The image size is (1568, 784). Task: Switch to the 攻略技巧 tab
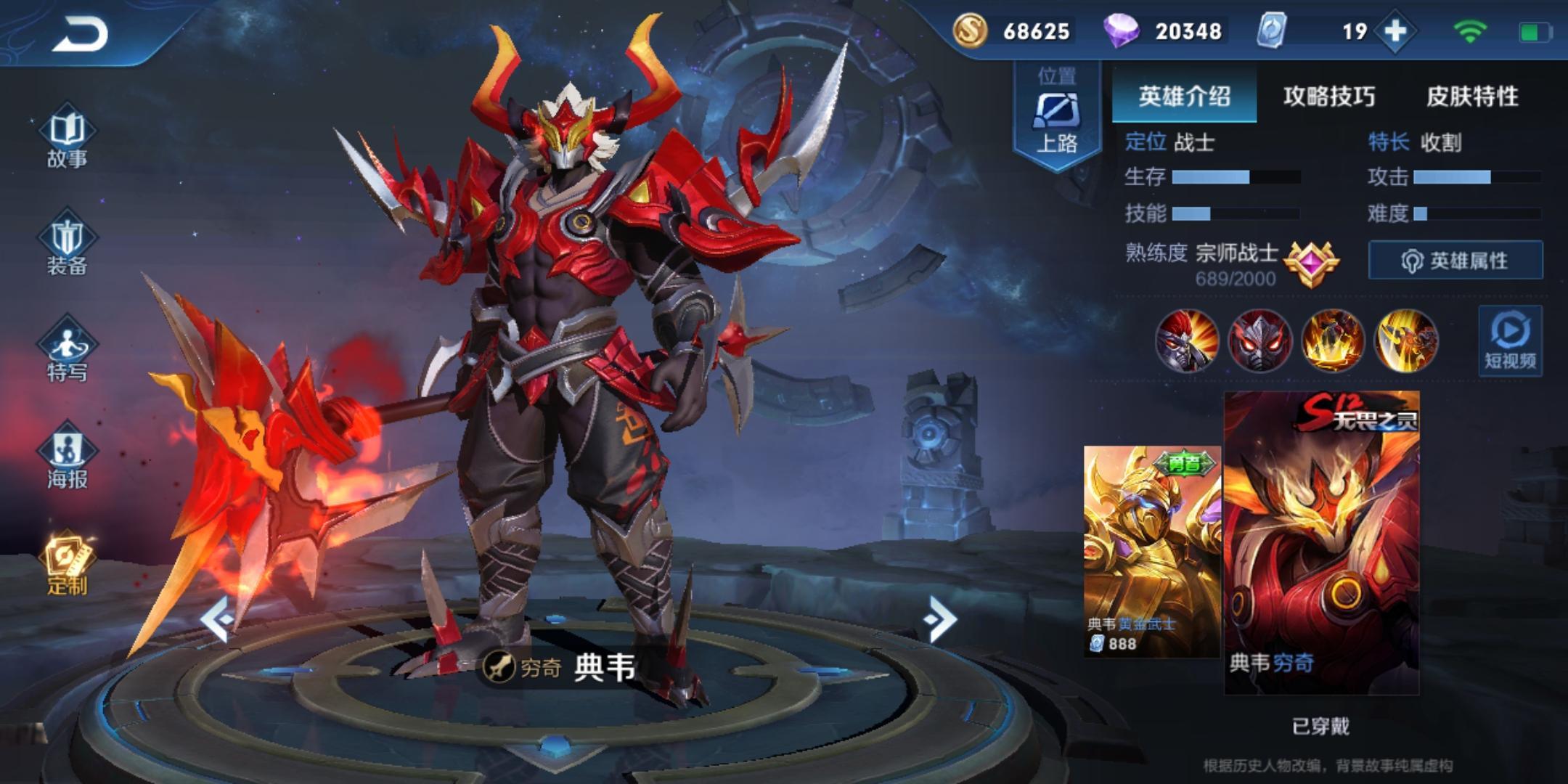click(1328, 96)
